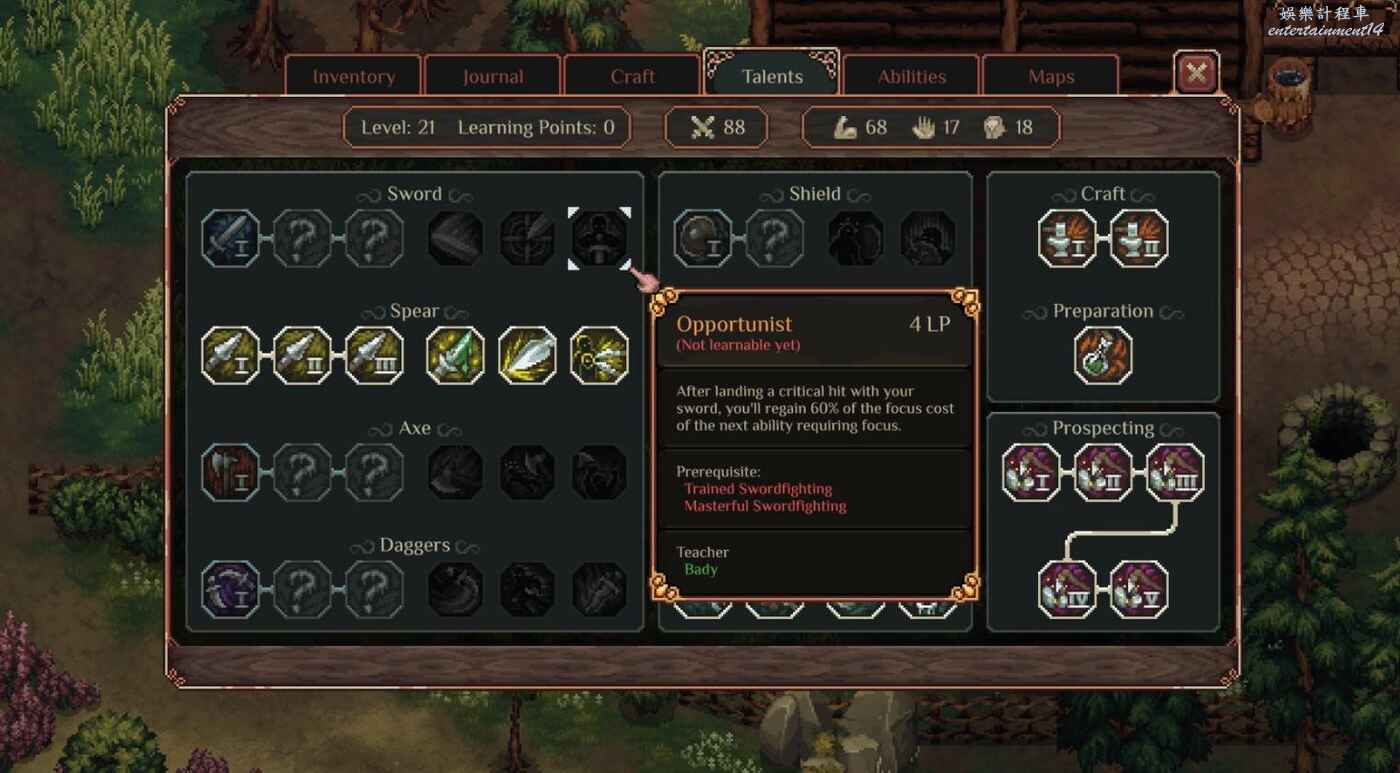The width and height of the screenshot is (1400, 773).
Task: Pick the Spear tier III talent
Action: pyautogui.click(x=375, y=355)
